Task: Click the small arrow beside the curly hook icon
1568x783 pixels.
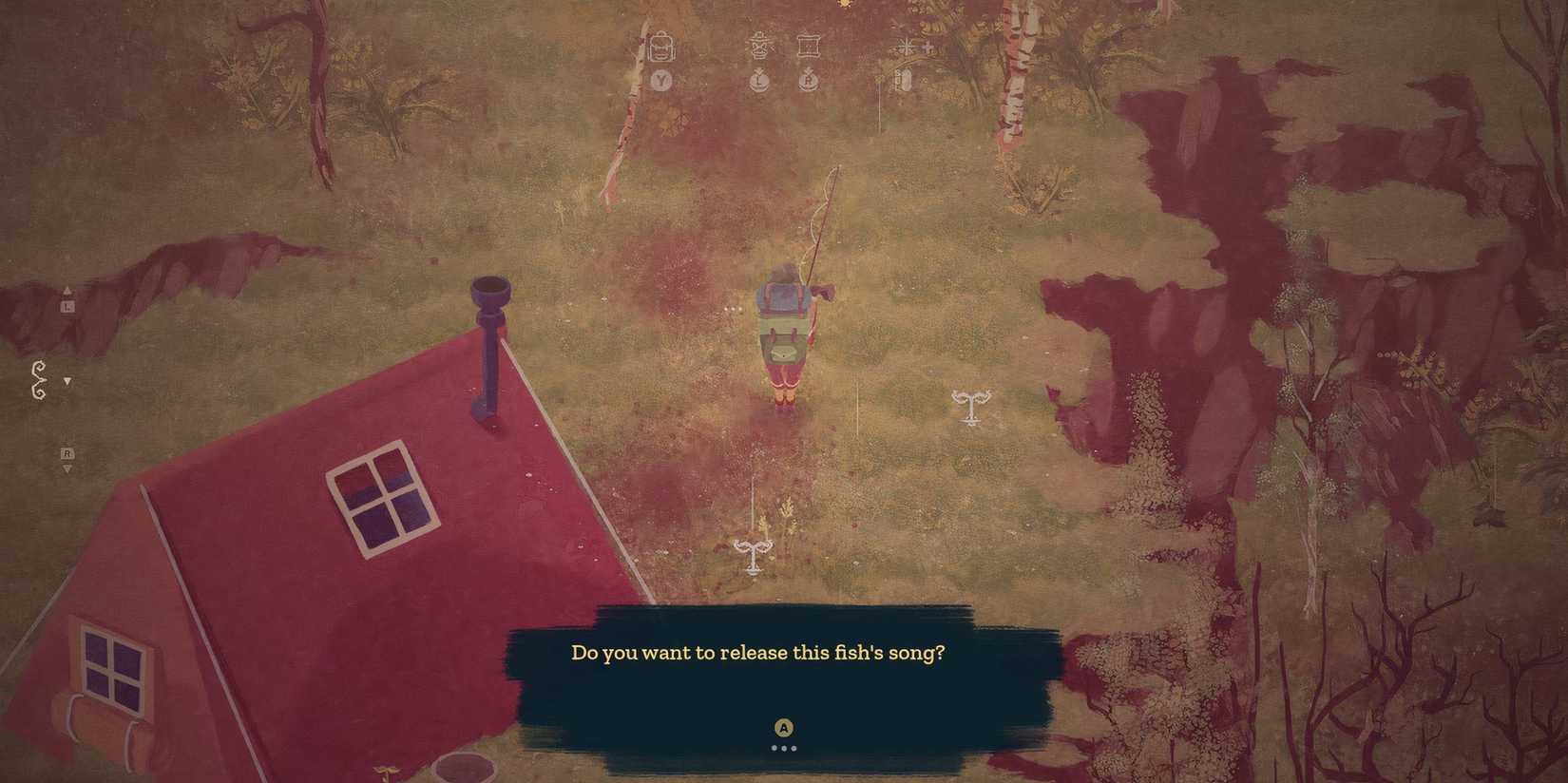Action: click(67, 381)
